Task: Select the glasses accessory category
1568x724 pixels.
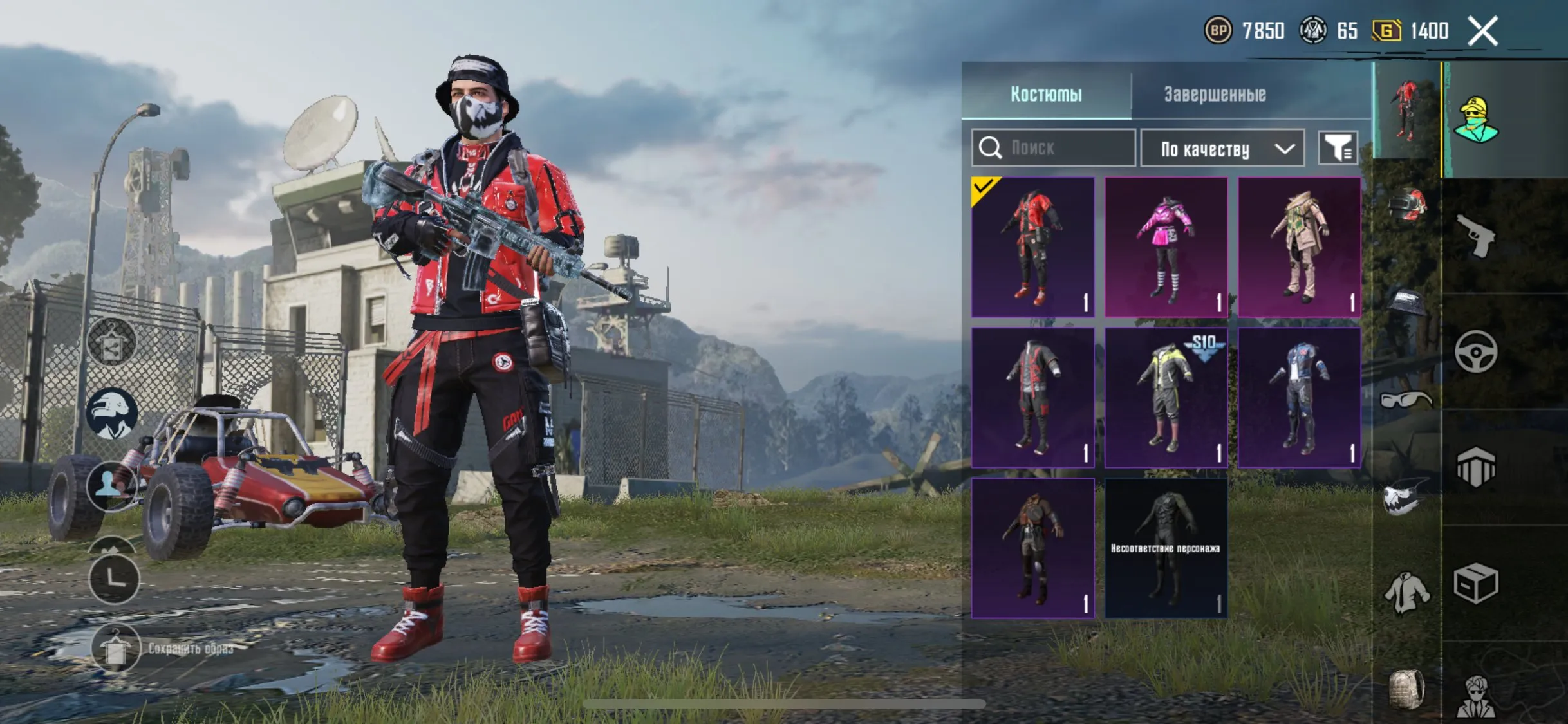Action: click(x=1406, y=400)
